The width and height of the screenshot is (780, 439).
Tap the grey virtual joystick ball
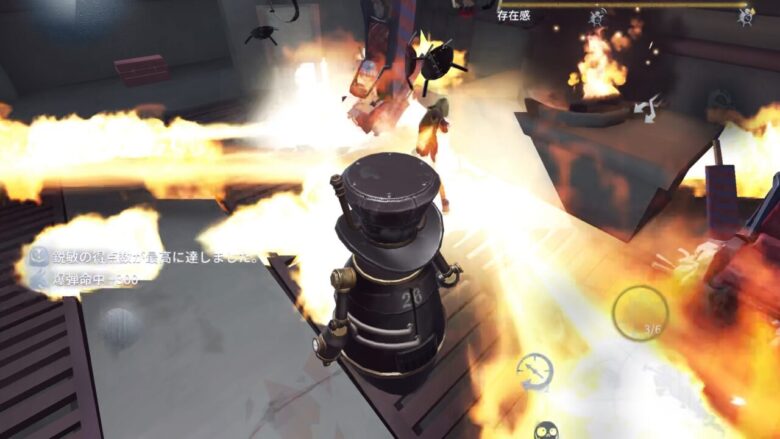pos(118,327)
